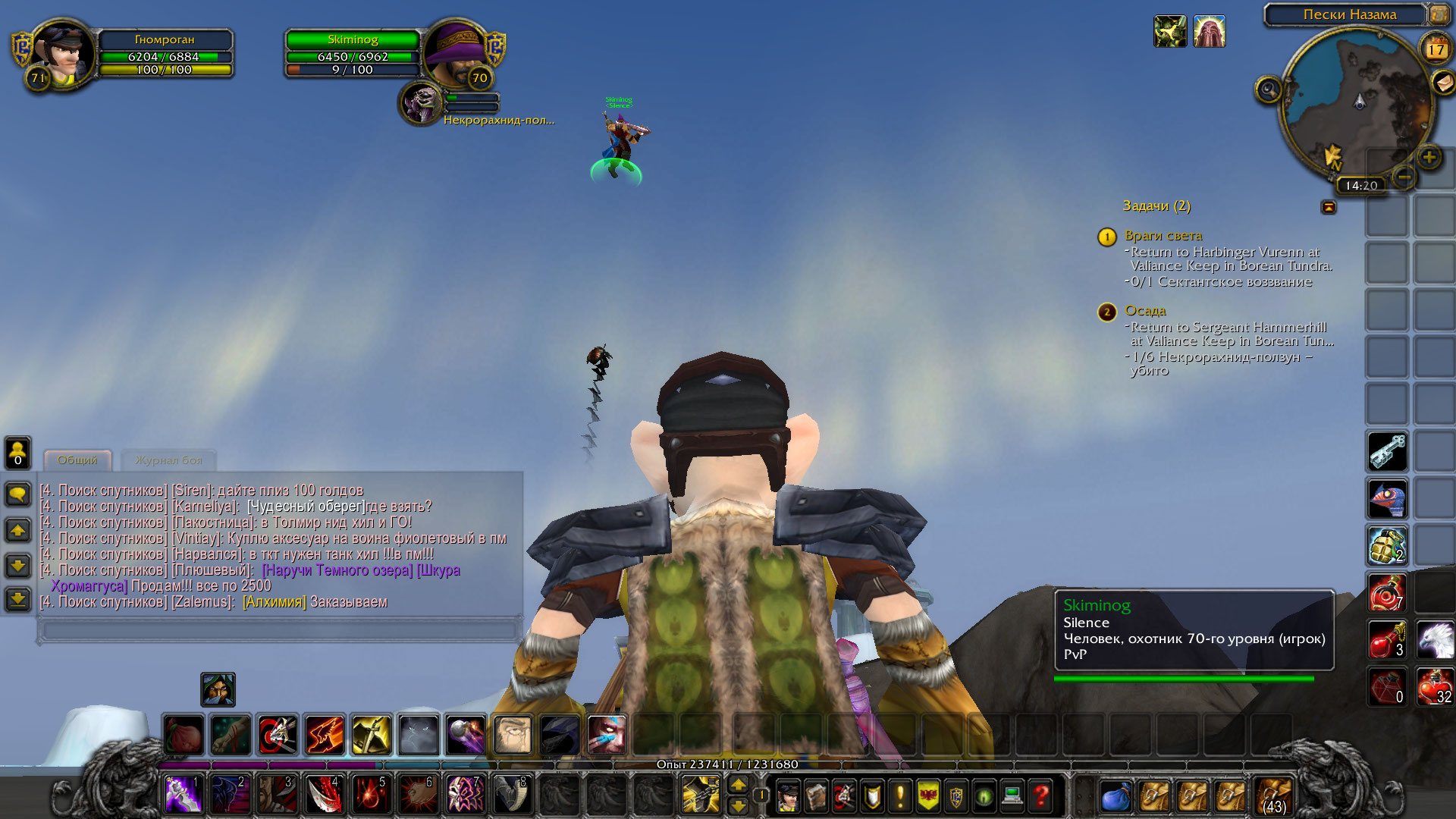1456x819 pixels.
Task: Check the mail envelope icon by minimap
Action: pyautogui.click(x=1442, y=82)
